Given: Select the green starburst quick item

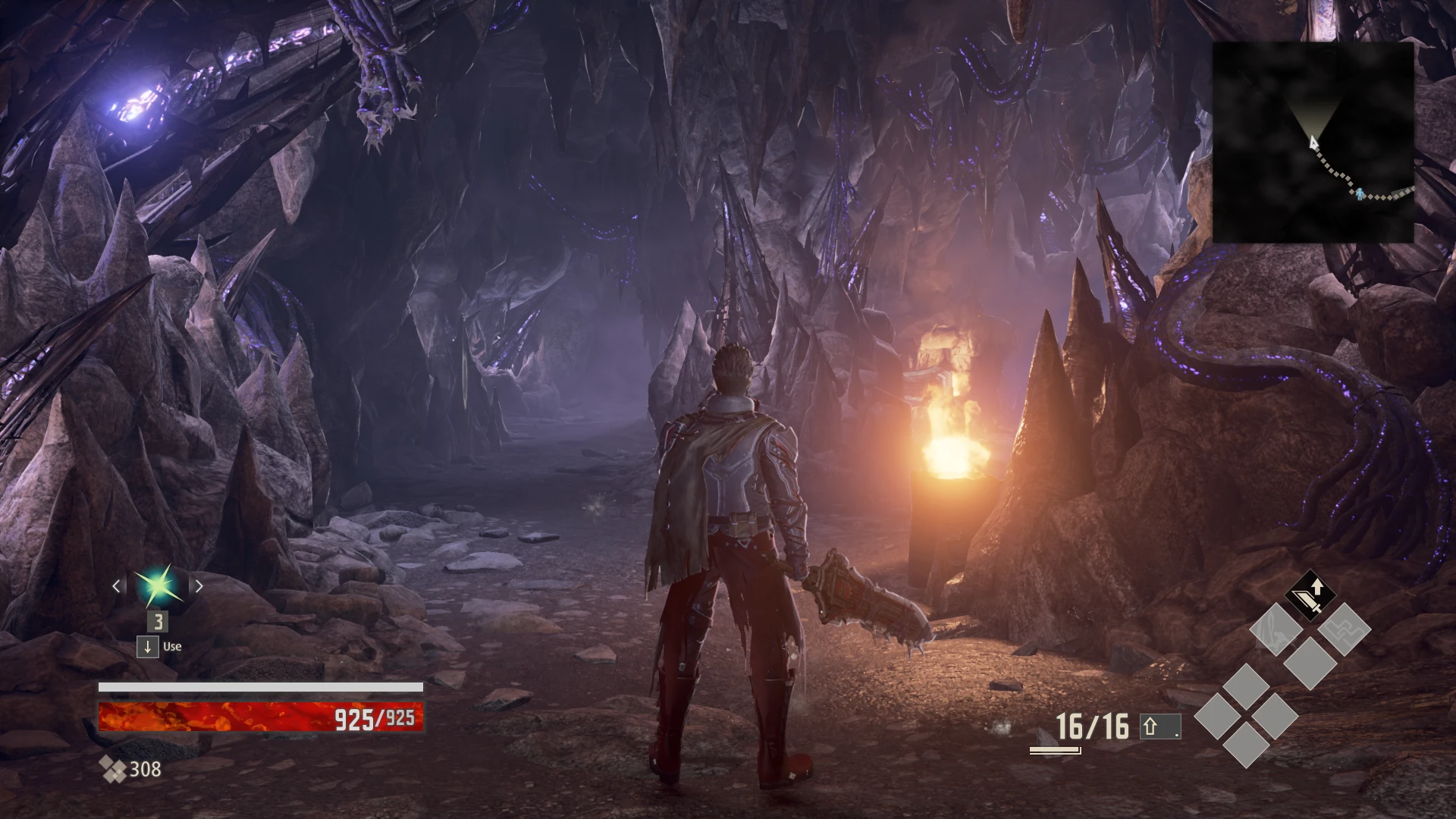Looking at the screenshot, I should click(158, 586).
